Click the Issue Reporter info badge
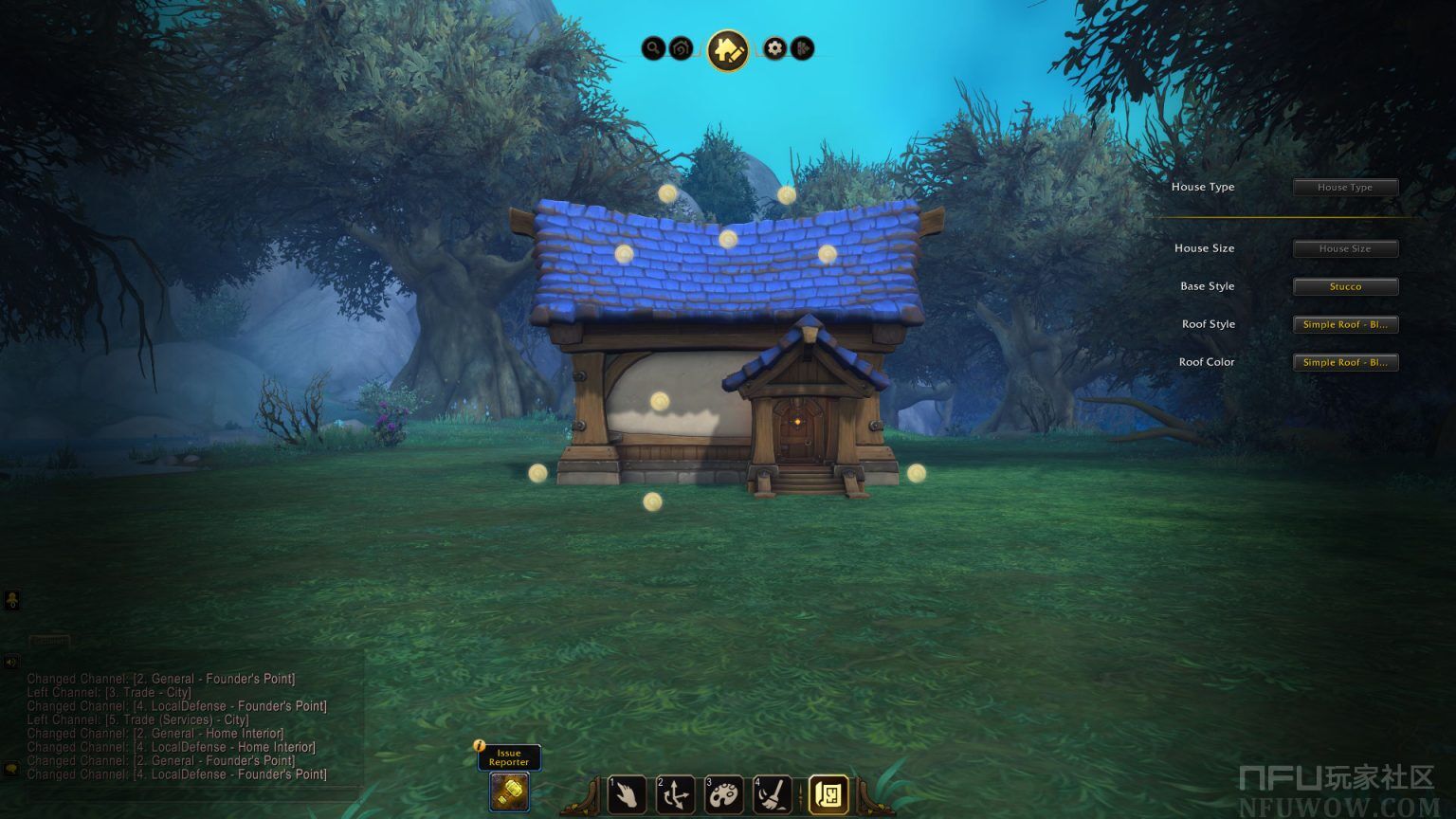 pos(480,745)
